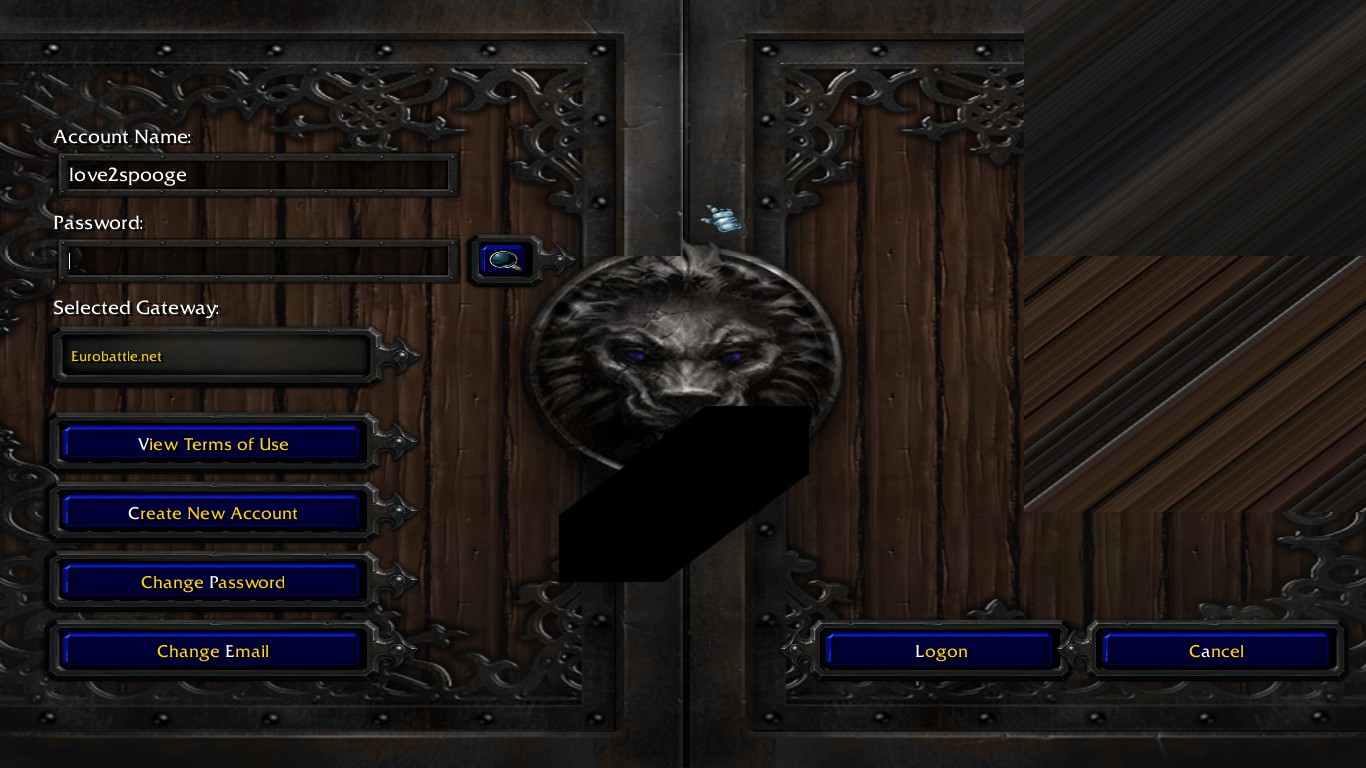Click the Account Name label text

tap(122, 137)
